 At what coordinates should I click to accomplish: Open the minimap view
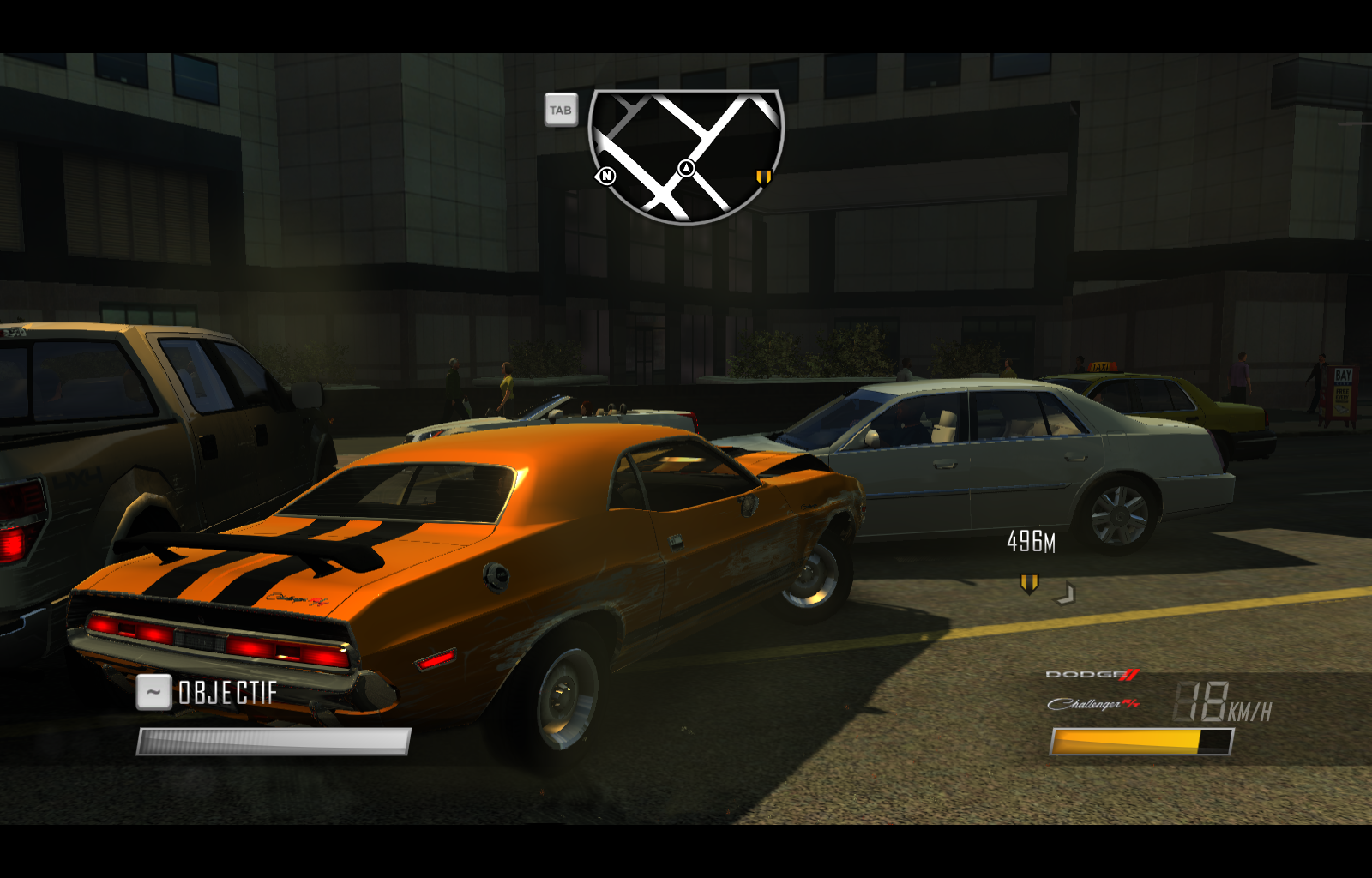click(562, 110)
